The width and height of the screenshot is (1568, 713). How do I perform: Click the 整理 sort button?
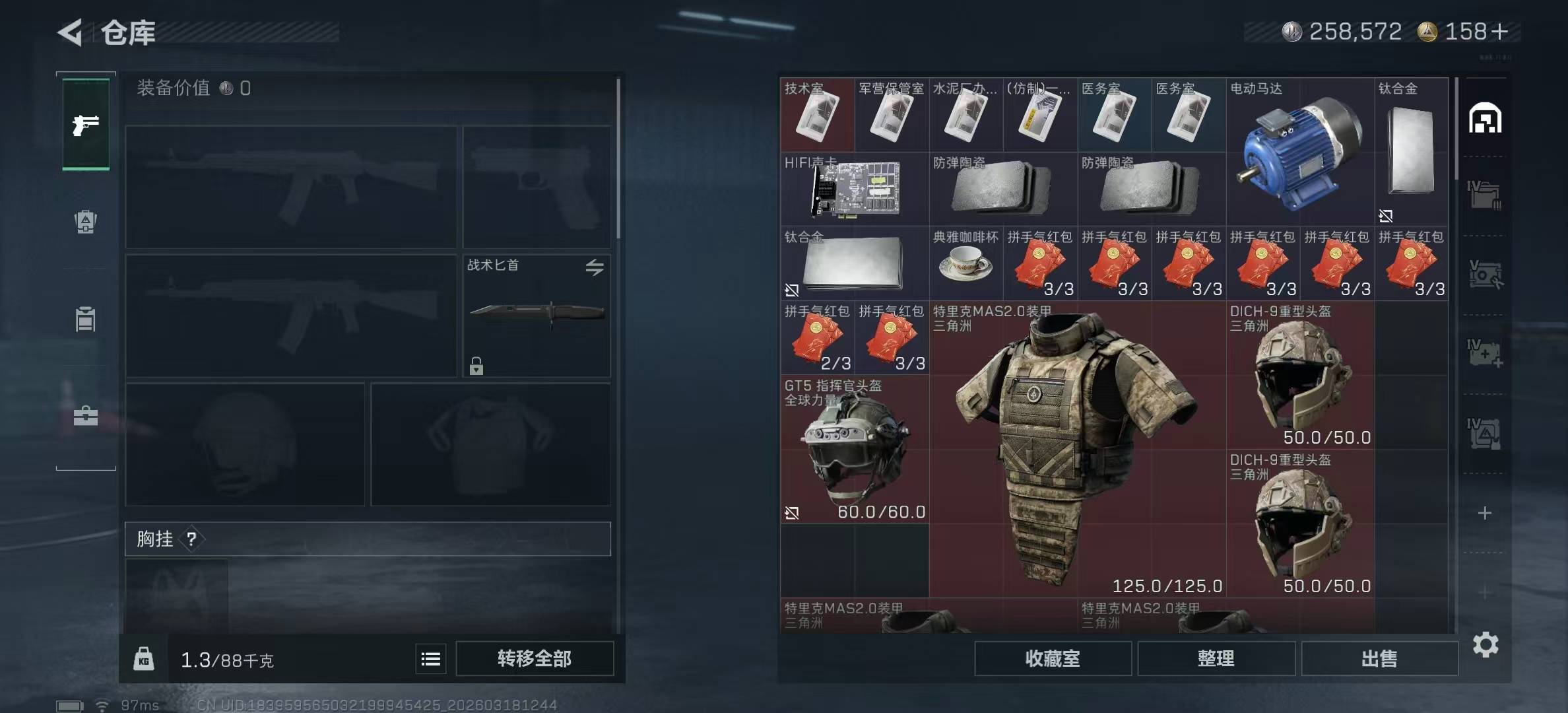[x=1216, y=658]
